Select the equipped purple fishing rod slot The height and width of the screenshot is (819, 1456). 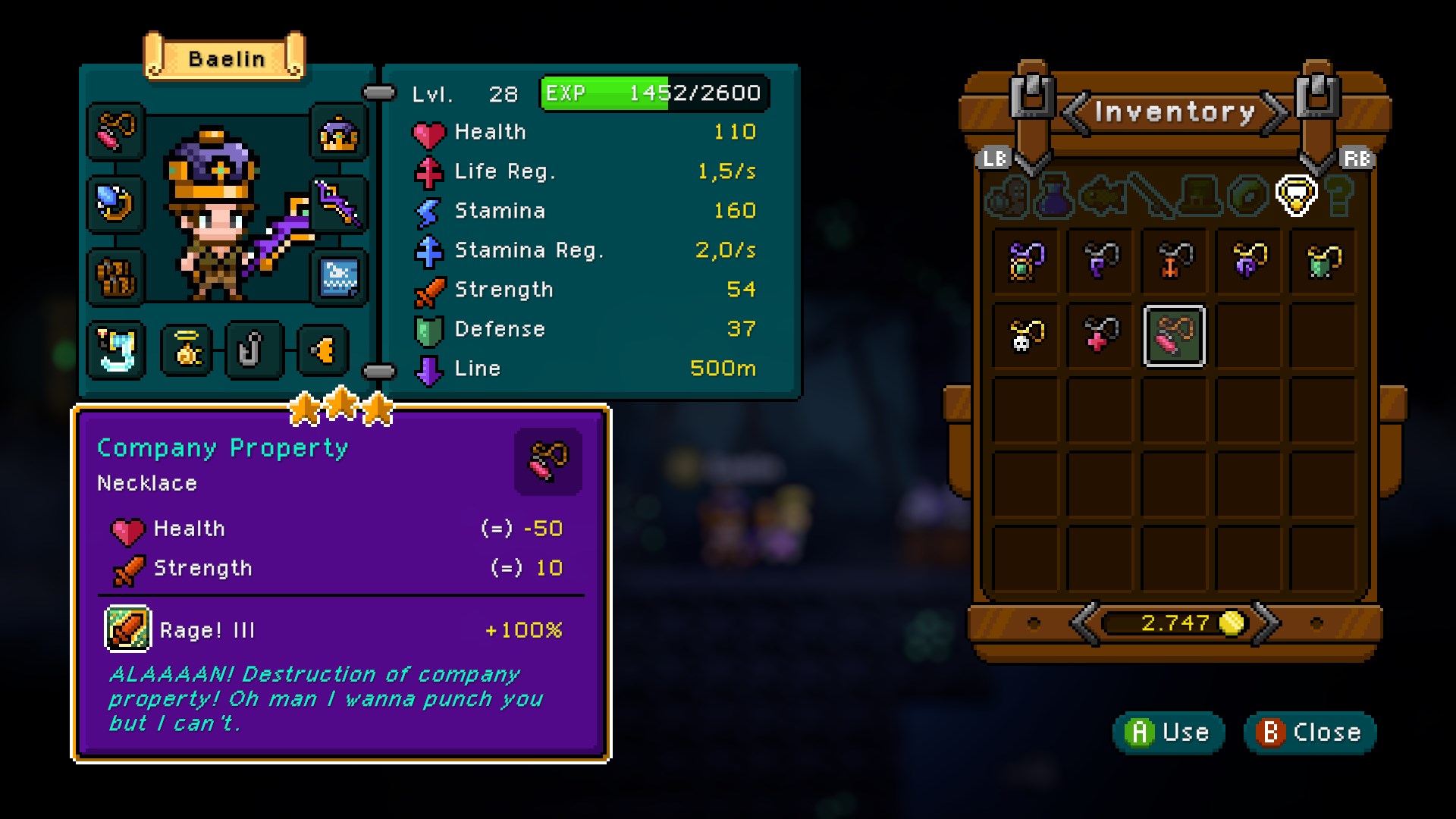[339, 203]
